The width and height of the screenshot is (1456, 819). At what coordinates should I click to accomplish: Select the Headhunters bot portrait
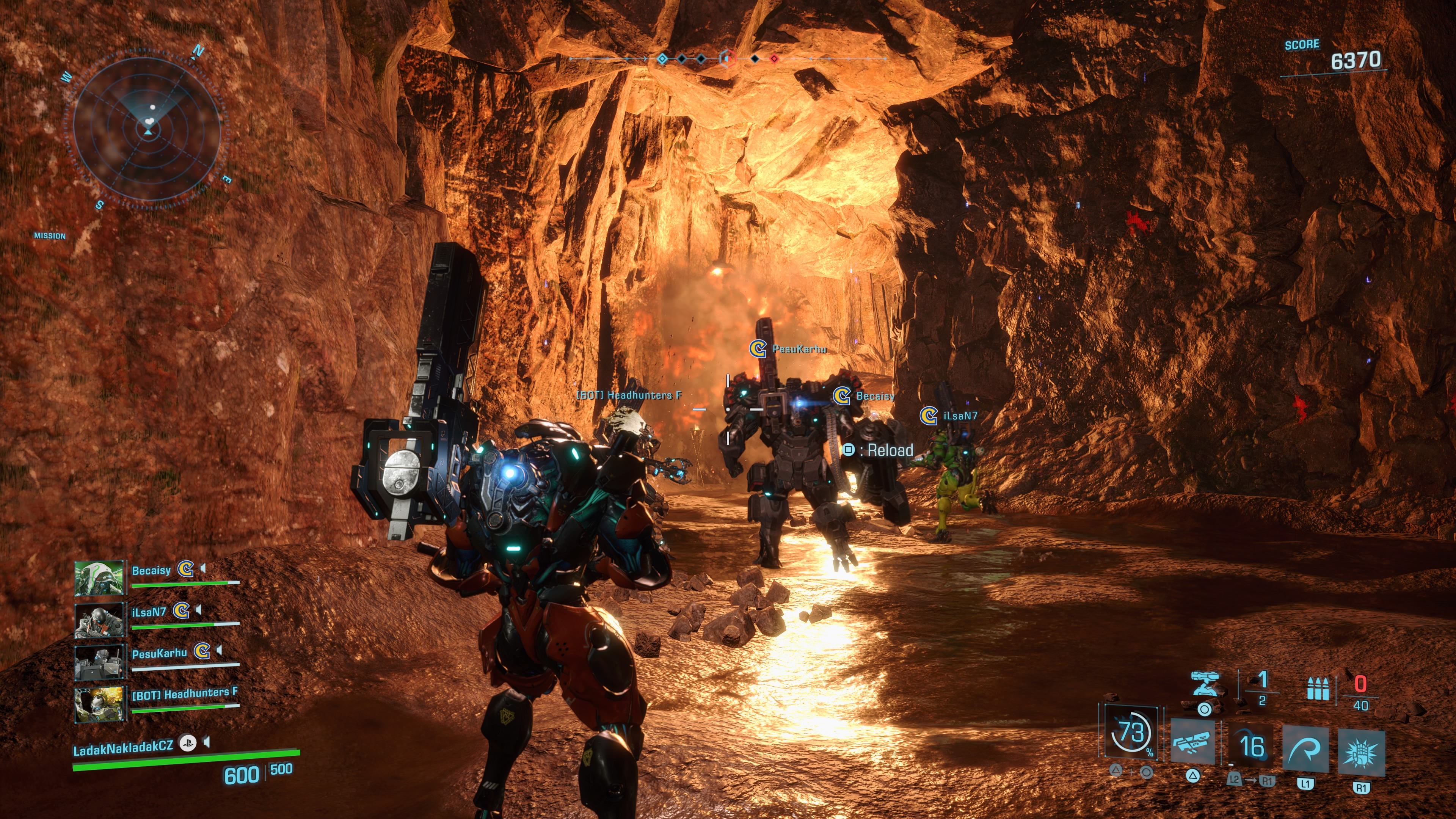click(99, 703)
